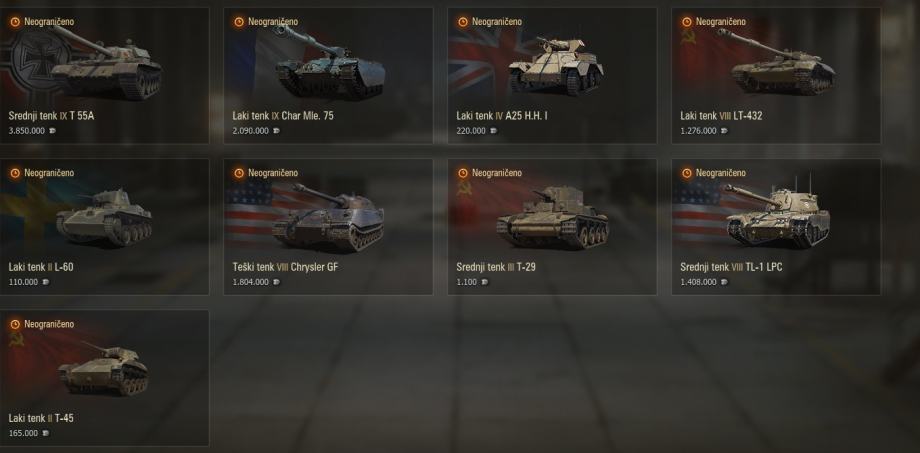
Task: Pick the LT-432 light tank card
Action: click(x=776, y=76)
